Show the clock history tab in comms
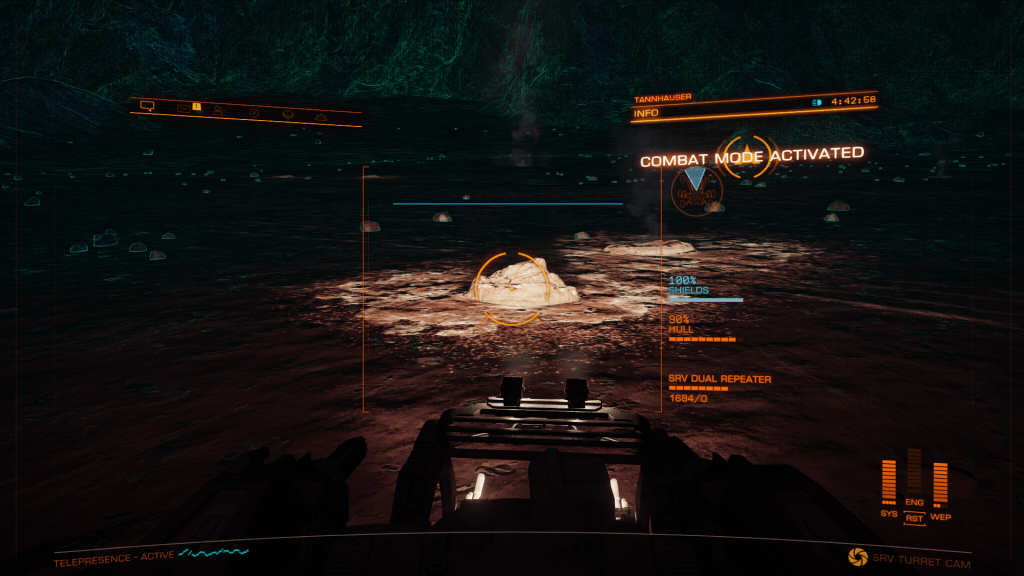The width and height of the screenshot is (1024, 576). tap(254, 112)
